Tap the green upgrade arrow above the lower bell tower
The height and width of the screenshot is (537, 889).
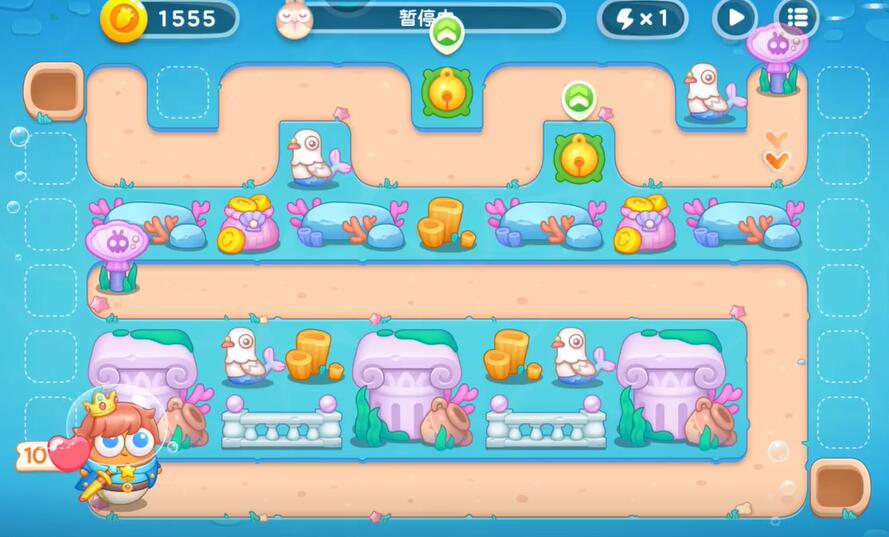(x=578, y=99)
